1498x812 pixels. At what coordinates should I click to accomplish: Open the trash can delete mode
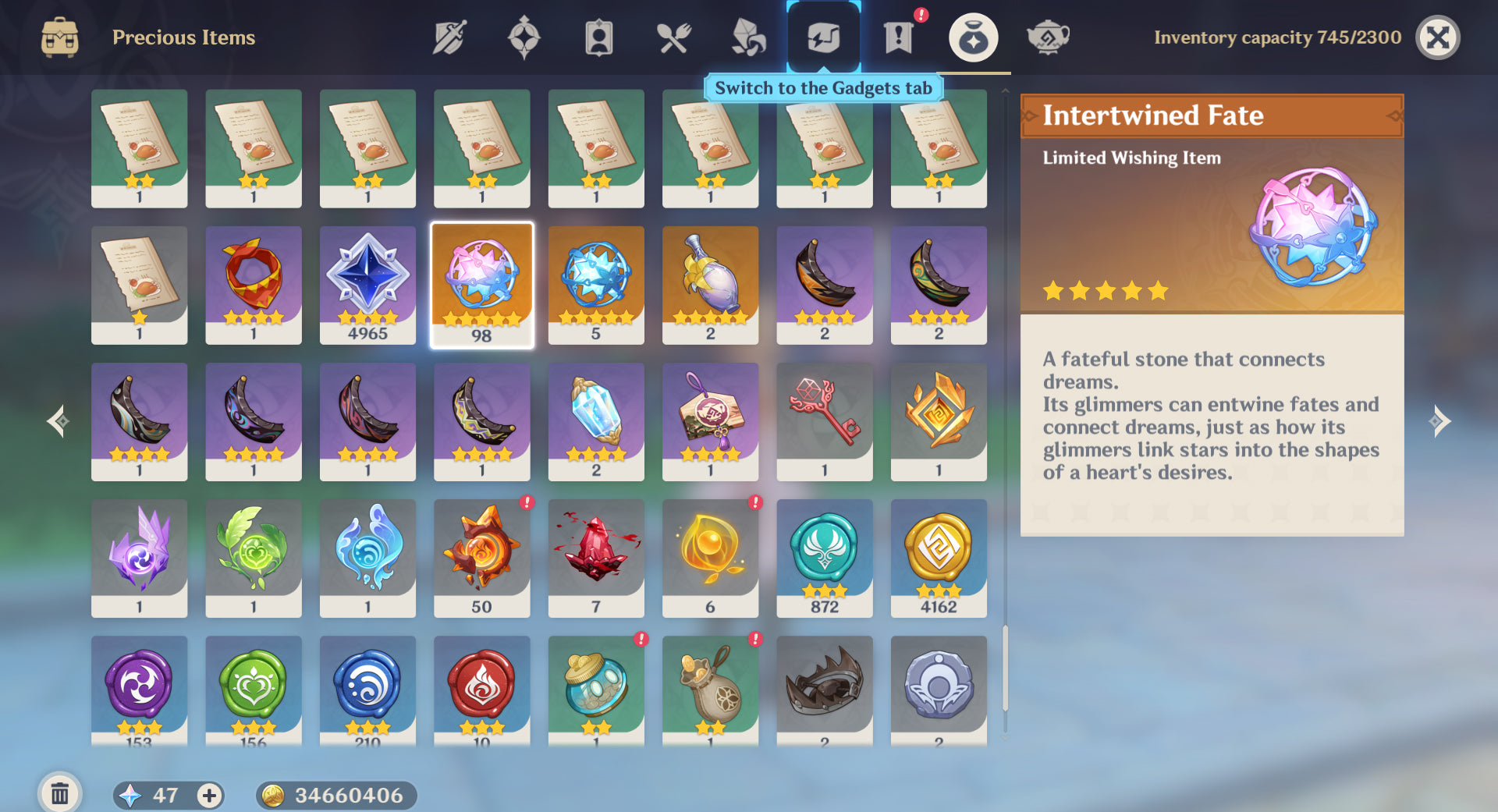pos(59,794)
